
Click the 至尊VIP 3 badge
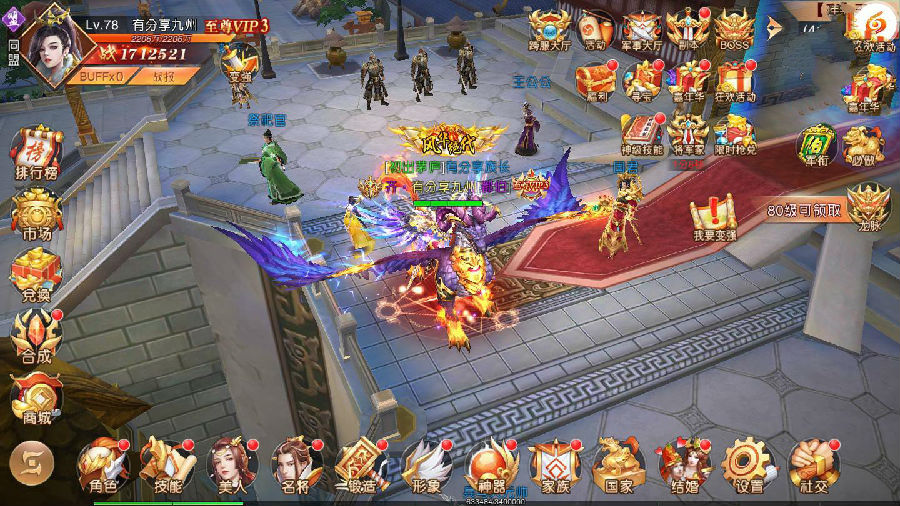click(x=237, y=25)
